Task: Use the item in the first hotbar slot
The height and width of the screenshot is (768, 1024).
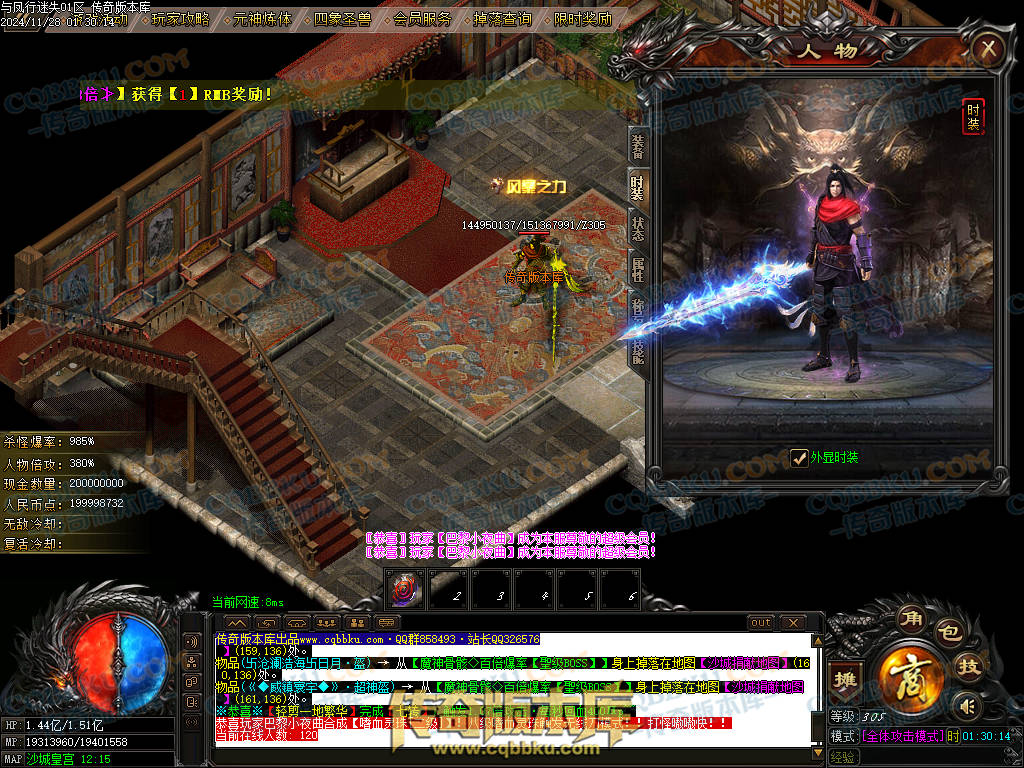Action: (x=405, y=587)
